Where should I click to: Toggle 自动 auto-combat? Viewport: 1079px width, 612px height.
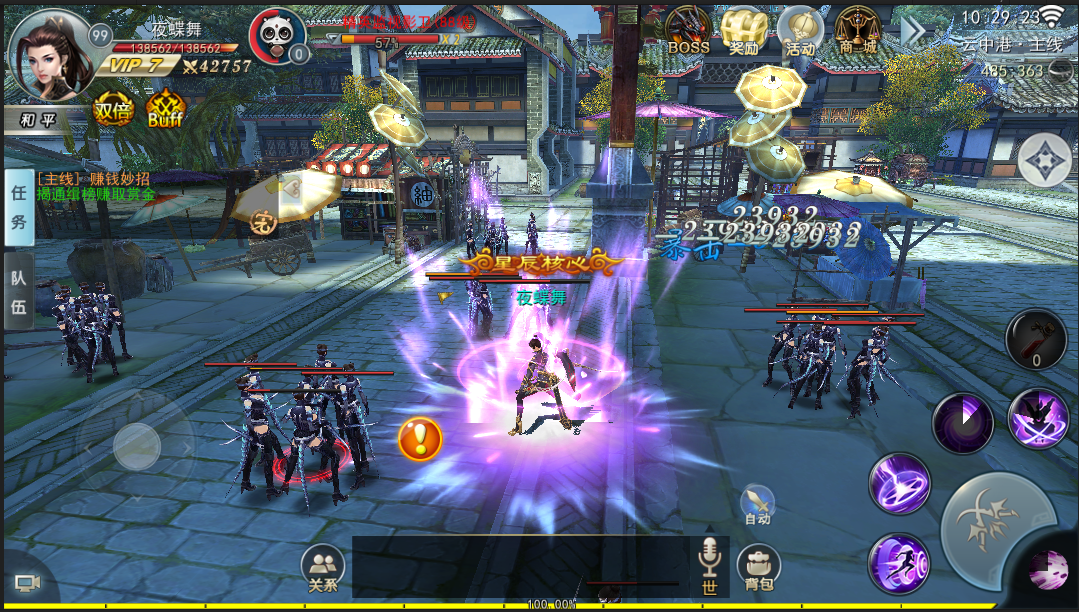[757, 505]
